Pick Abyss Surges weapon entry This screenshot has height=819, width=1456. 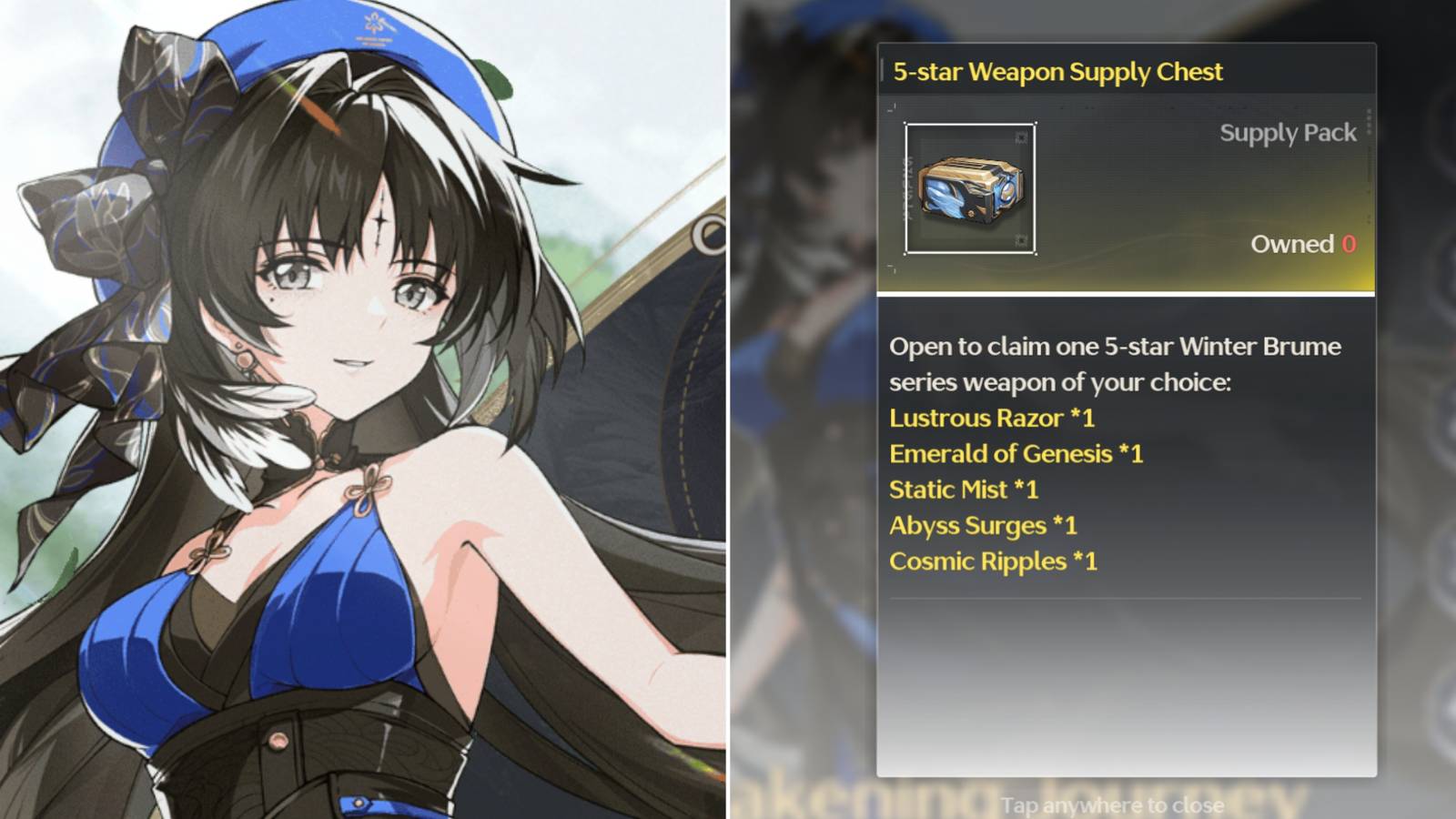[981, 525]
